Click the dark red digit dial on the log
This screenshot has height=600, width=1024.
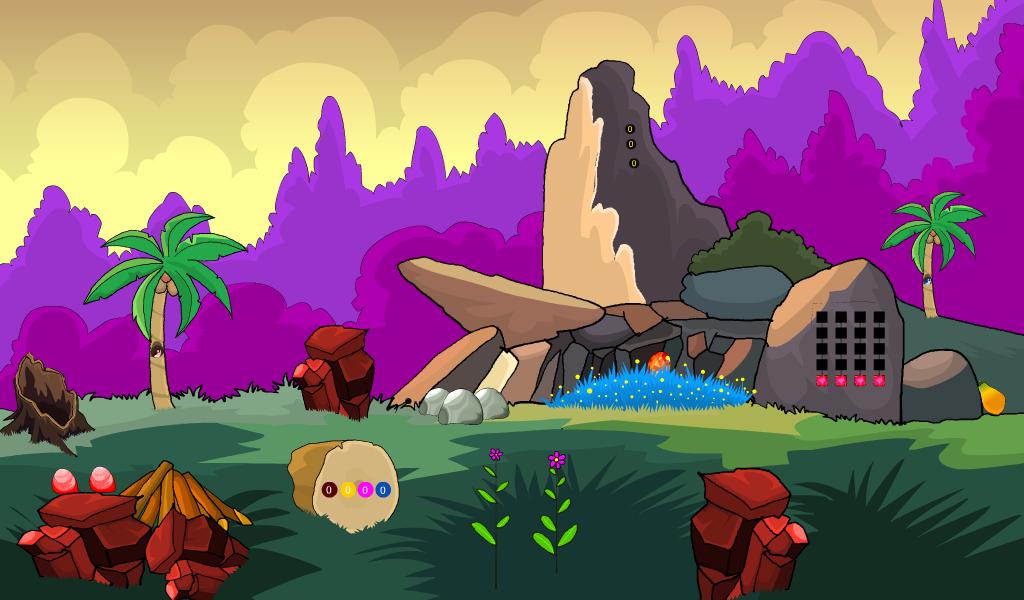coord(329,490)
